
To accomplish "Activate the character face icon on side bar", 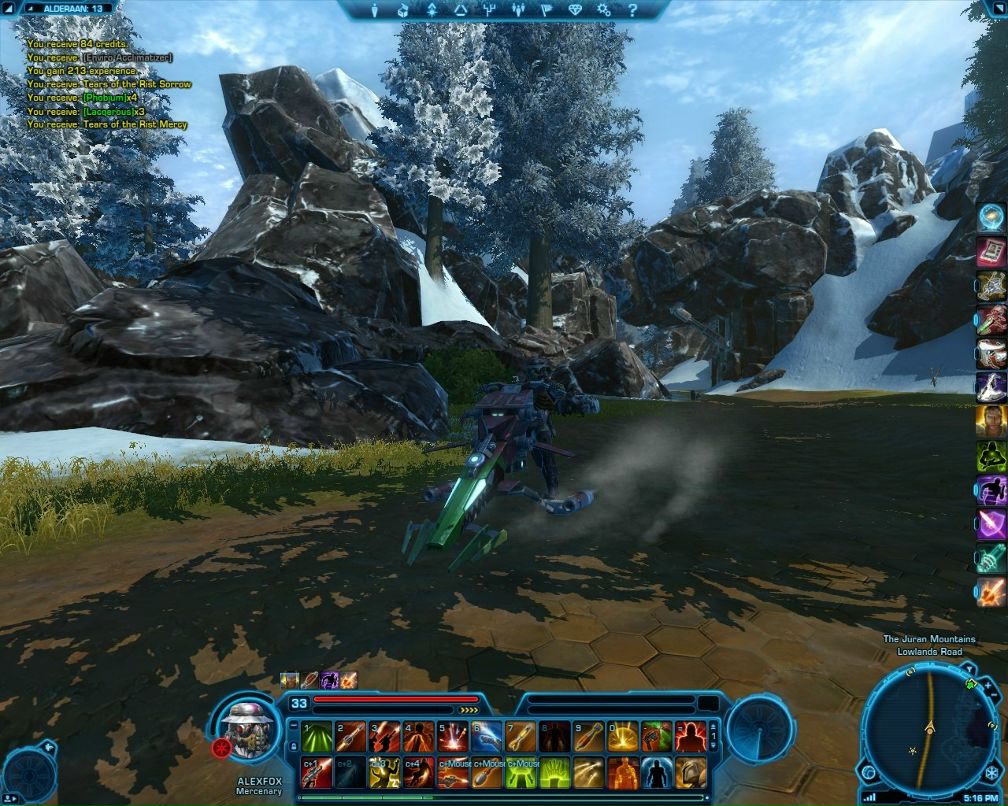I will (991, 421).
